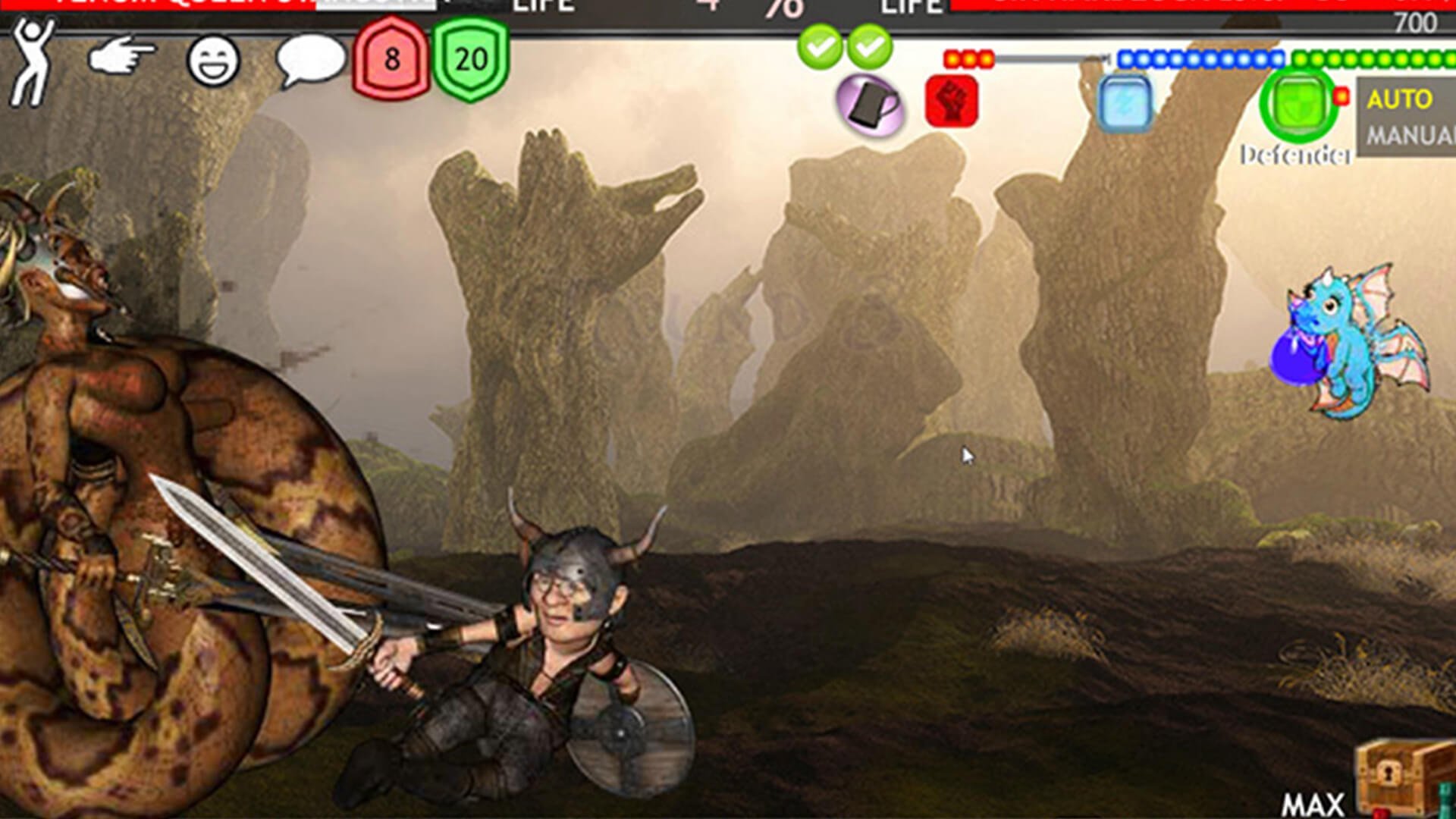Click the red shield showing 8

[x=391, y=59]
